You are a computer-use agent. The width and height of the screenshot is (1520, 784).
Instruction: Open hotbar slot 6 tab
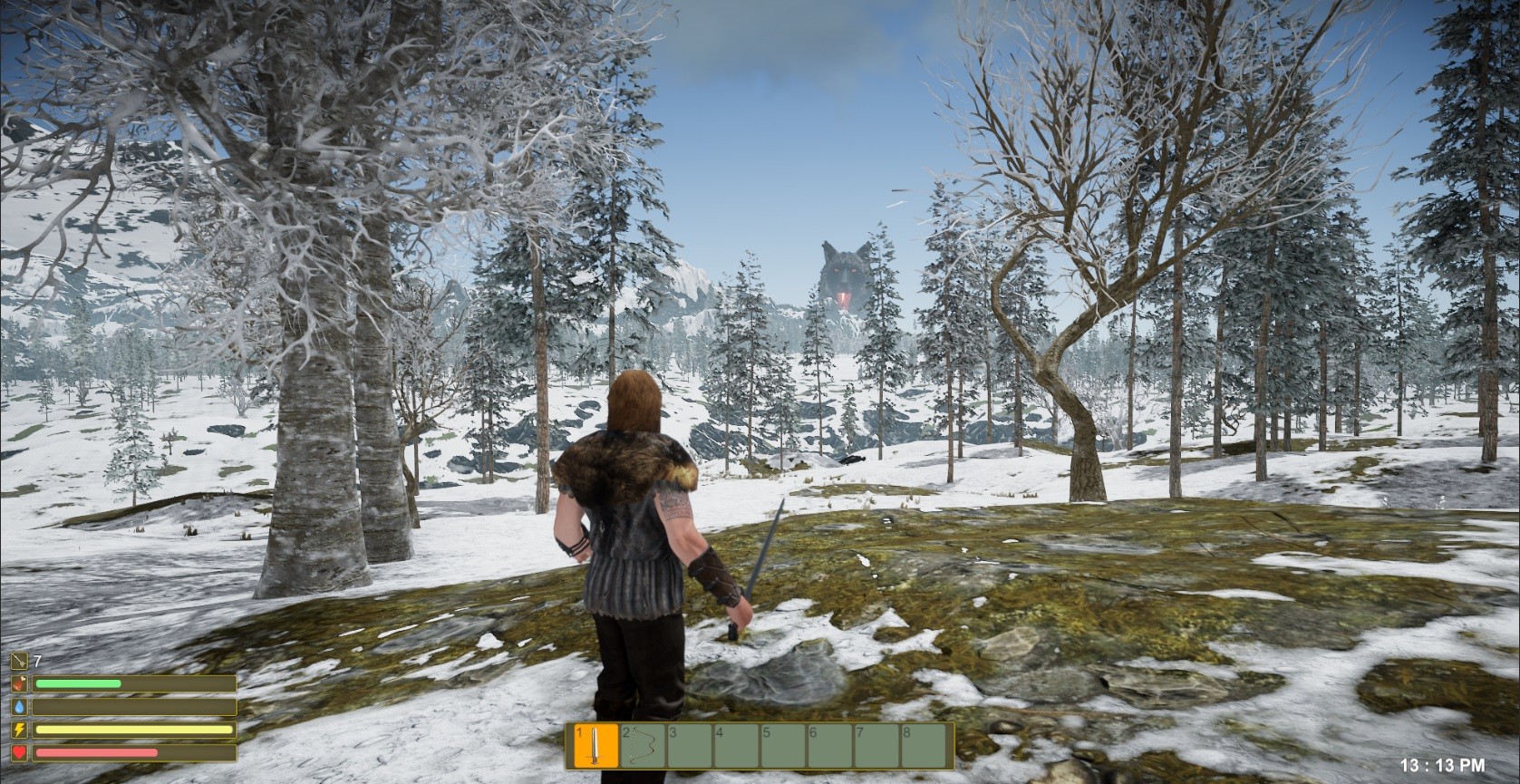(x=829, y=745)
